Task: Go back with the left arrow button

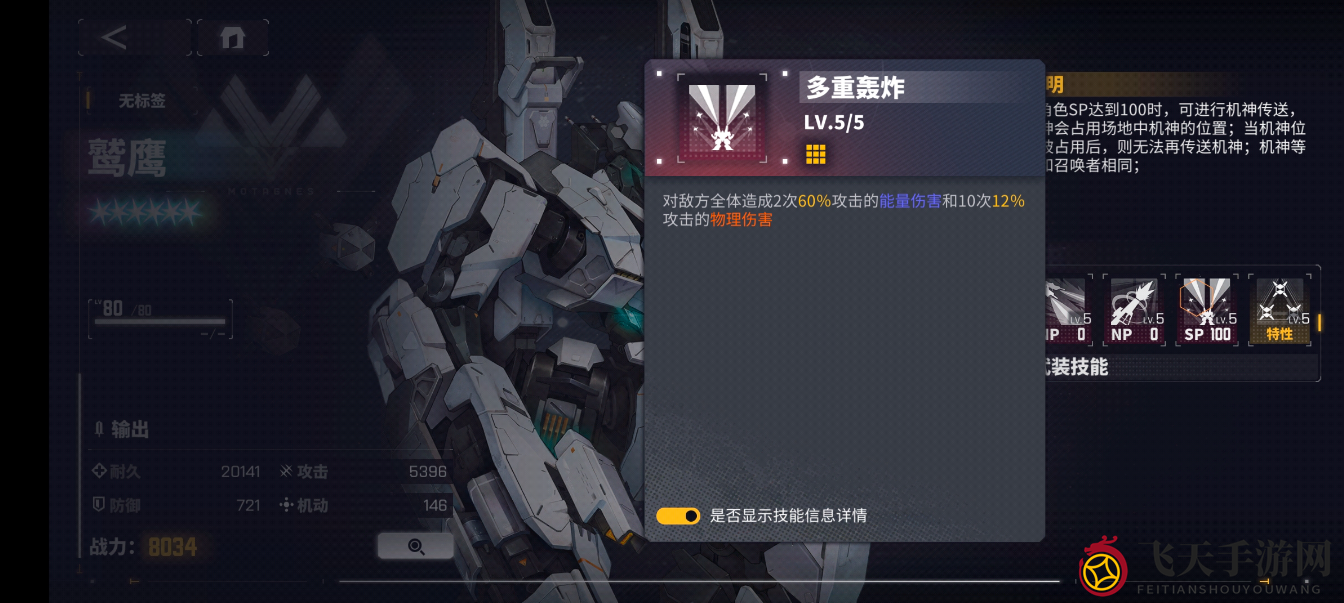Action: pyautogui.click(x=115, y=38)
